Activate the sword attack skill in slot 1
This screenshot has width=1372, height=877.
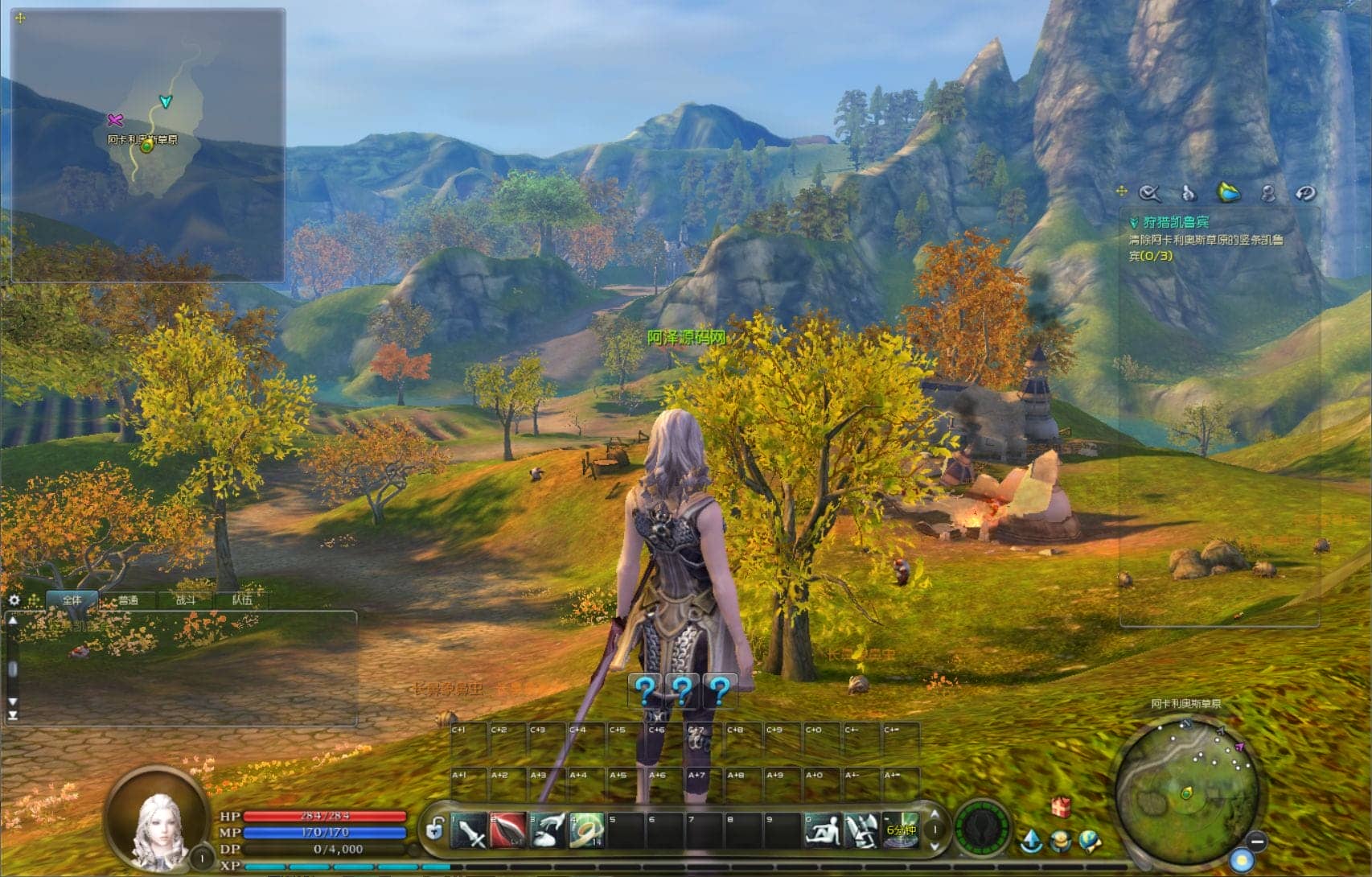[469, 831]
